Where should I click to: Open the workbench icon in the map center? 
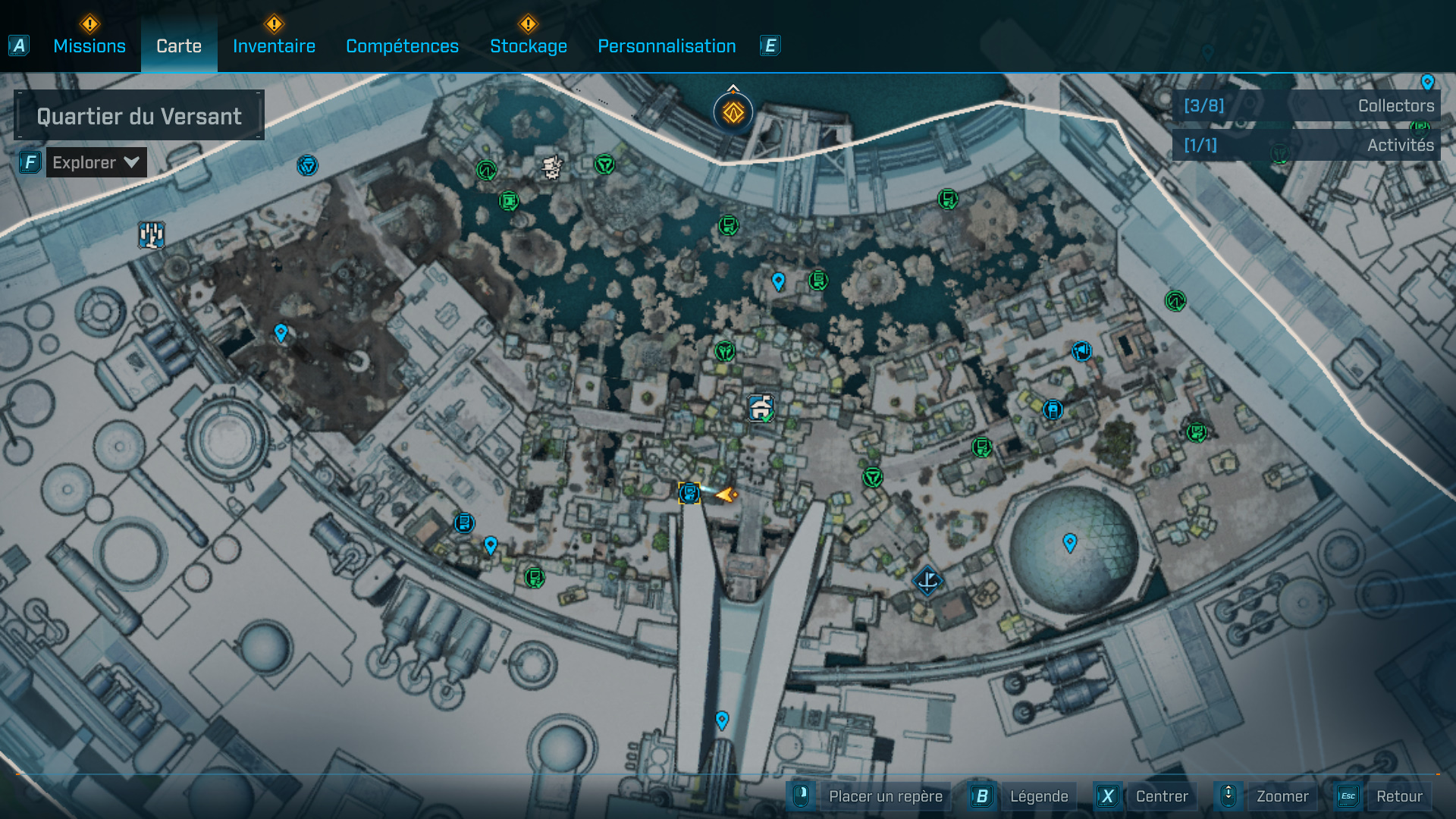(761, 407)
